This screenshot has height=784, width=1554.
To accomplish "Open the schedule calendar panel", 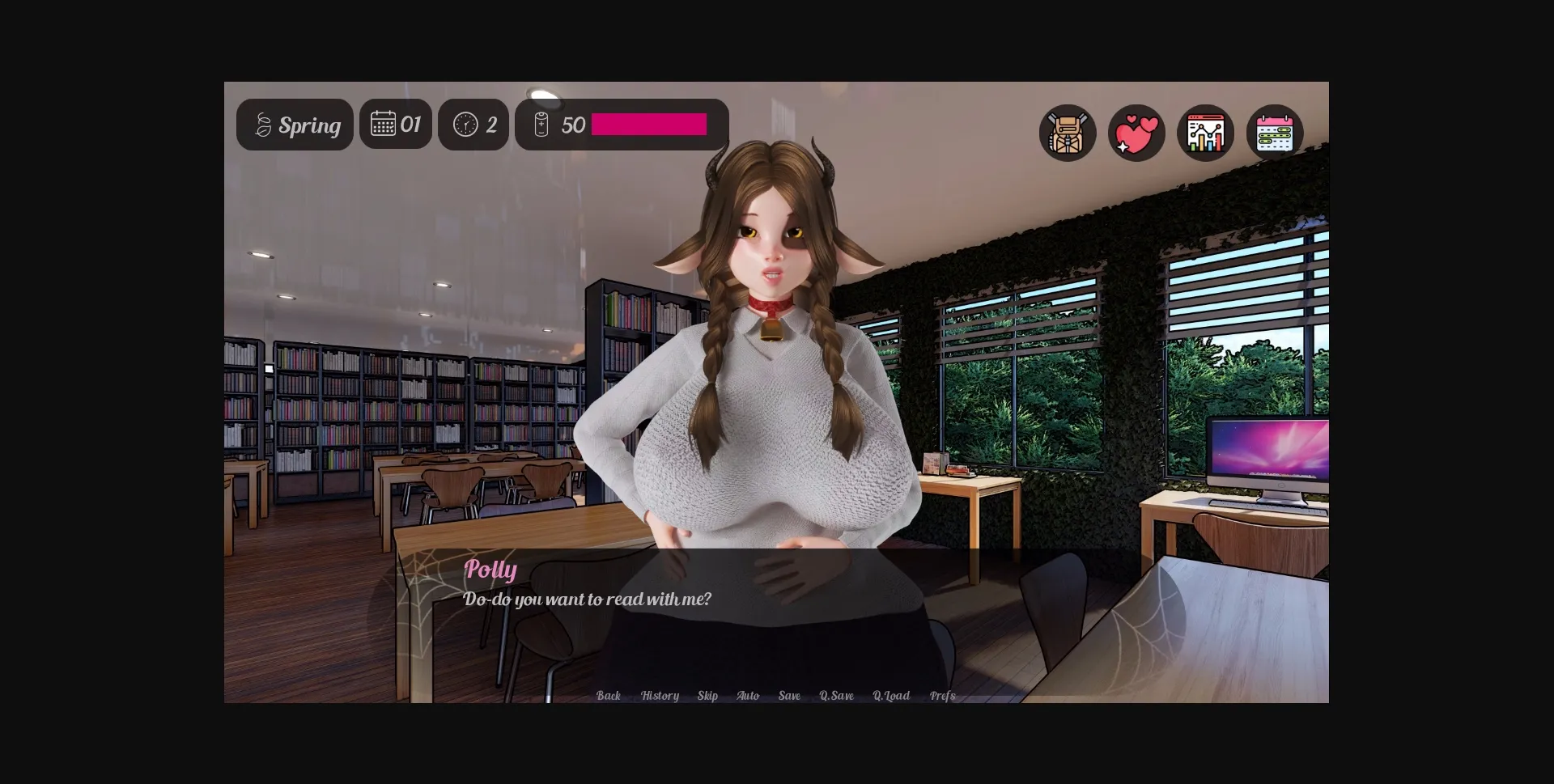I will coord(1273,132).
